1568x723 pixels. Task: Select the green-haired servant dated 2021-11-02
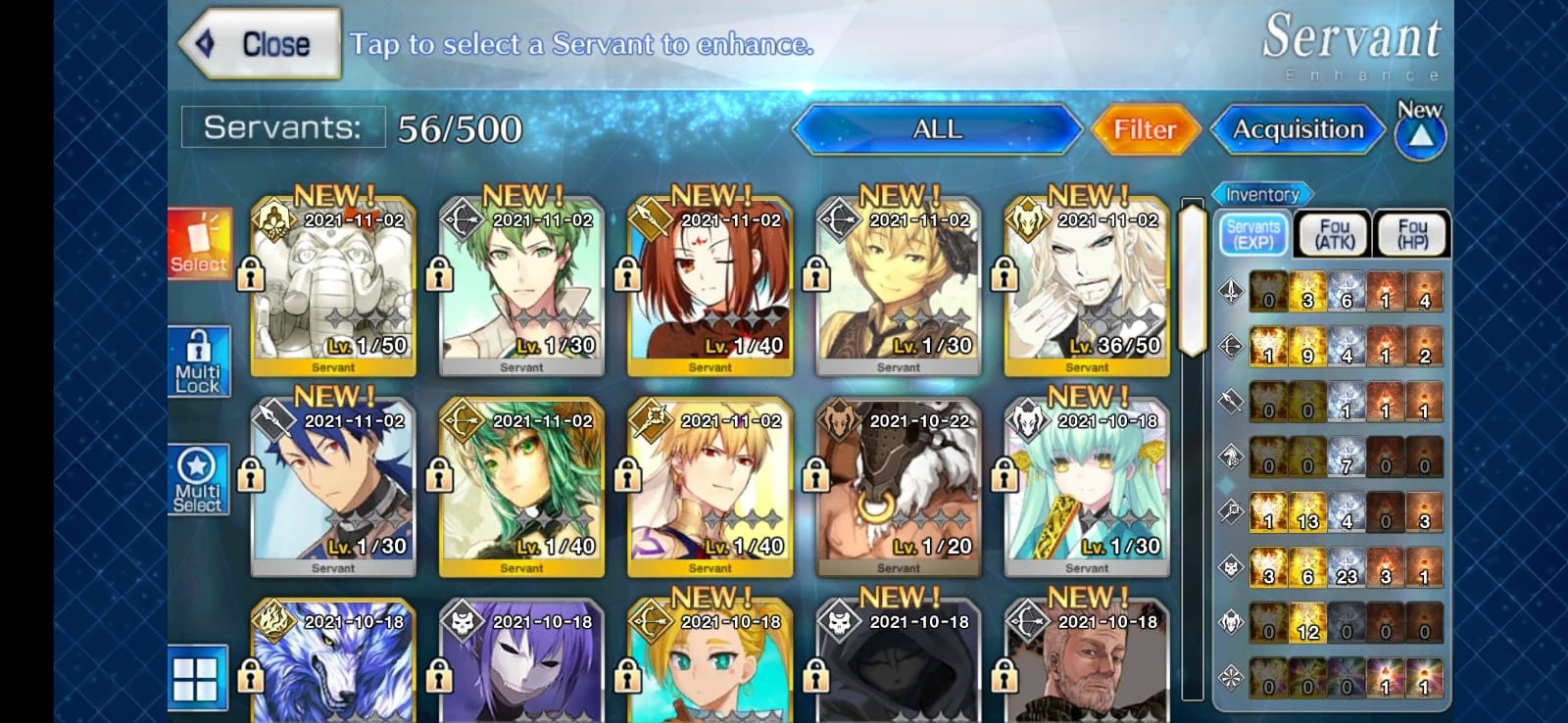click(520, 284)
